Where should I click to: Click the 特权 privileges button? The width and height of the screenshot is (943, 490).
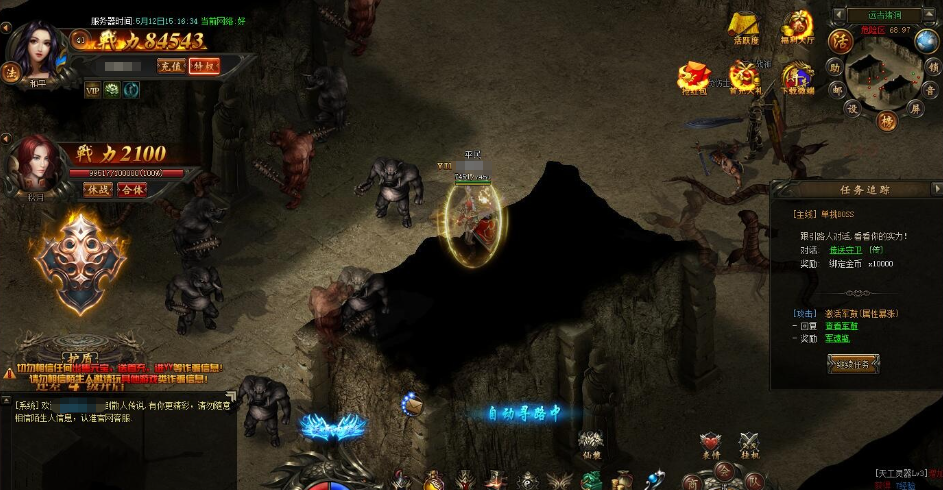[203, 66]
